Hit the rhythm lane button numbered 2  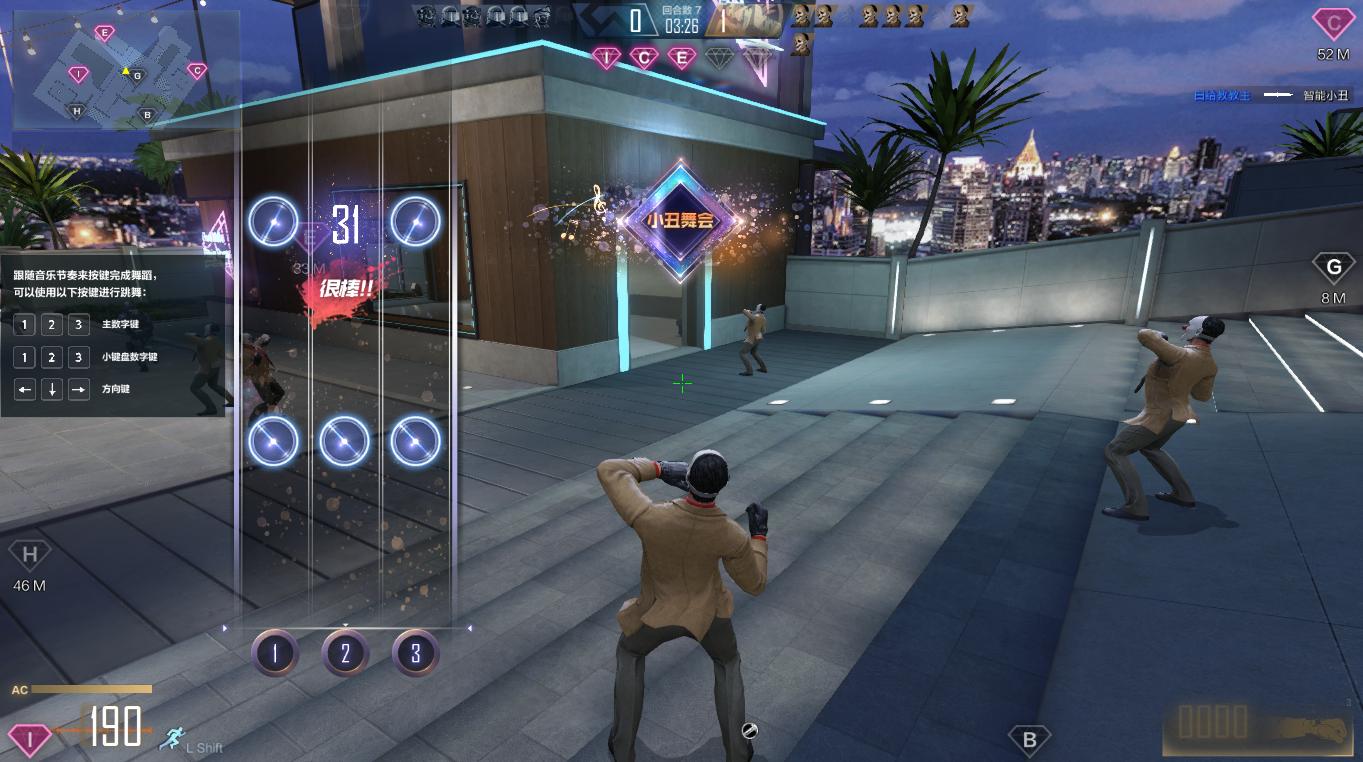click(x=346, y=654)
